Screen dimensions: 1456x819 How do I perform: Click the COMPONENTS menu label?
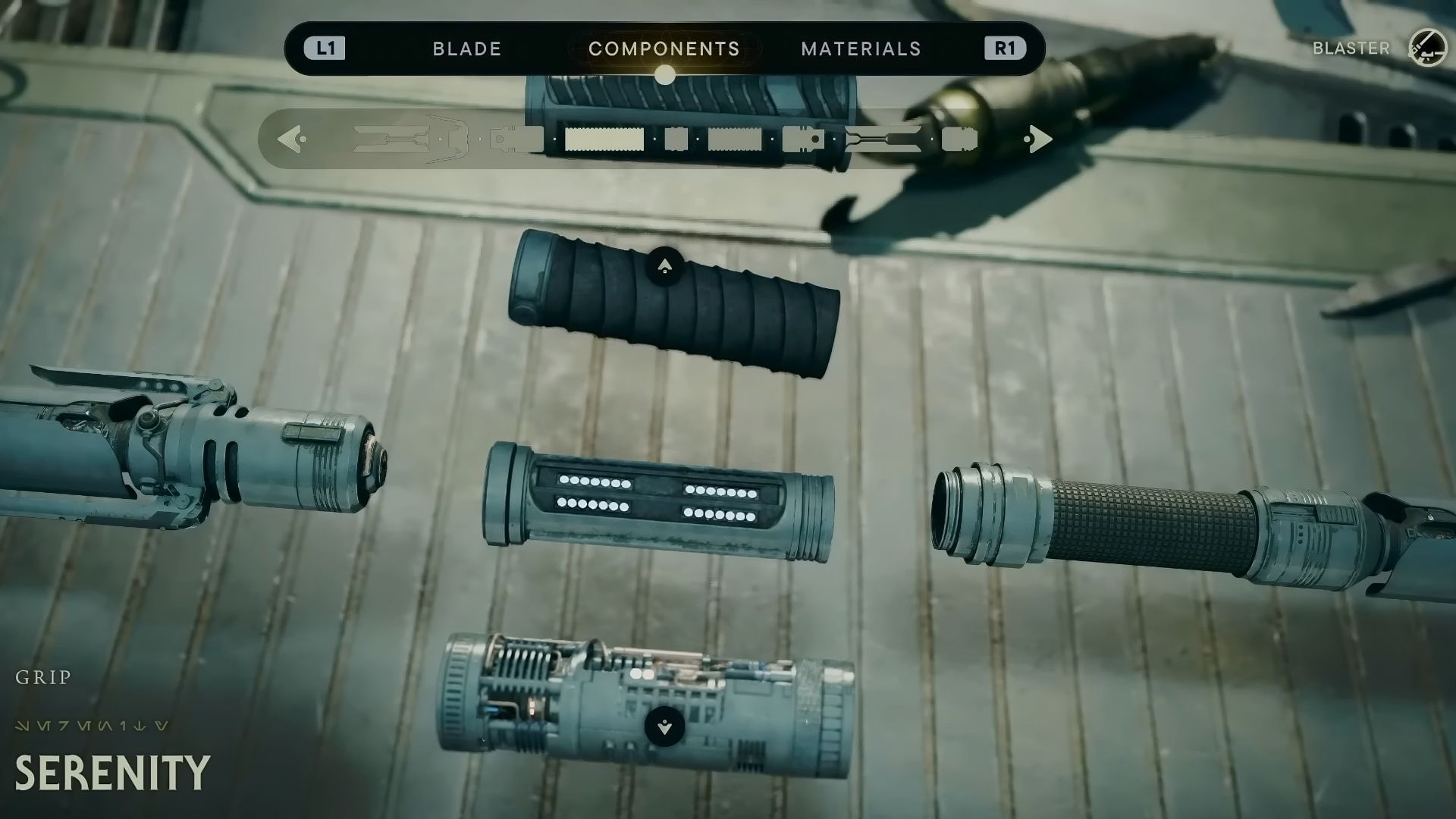(x=666, y=49)
